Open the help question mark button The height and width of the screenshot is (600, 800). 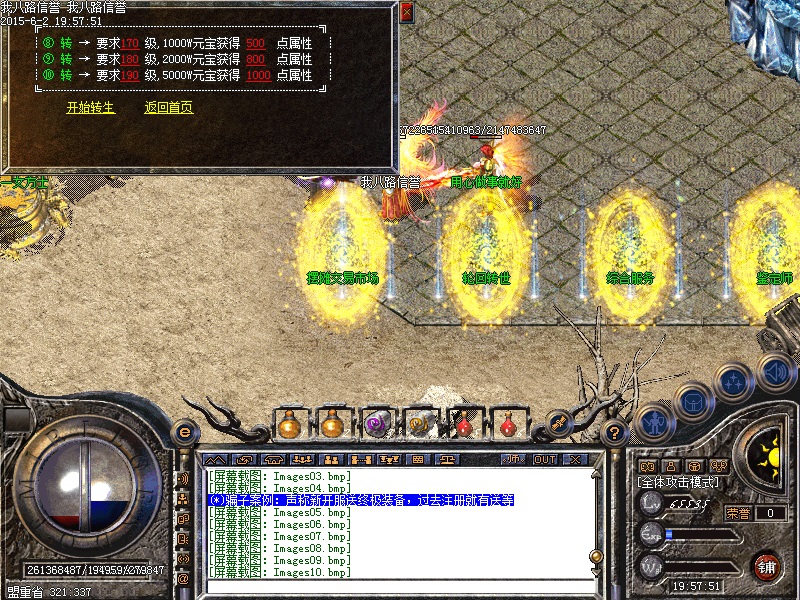pyautogui.click(x=615, y=433)
